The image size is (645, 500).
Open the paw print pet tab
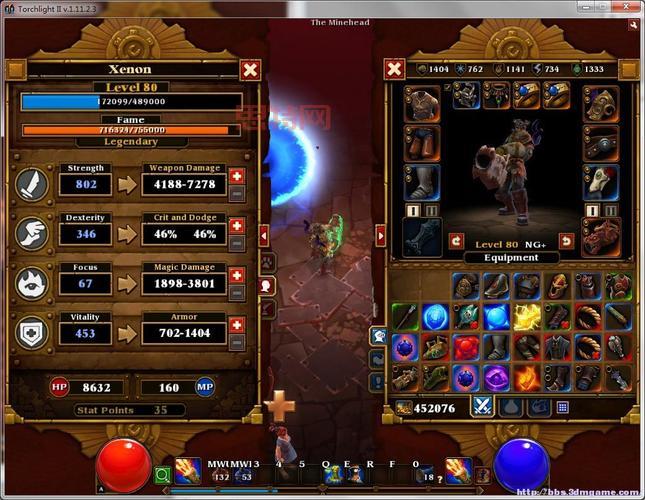pos(267,260)
